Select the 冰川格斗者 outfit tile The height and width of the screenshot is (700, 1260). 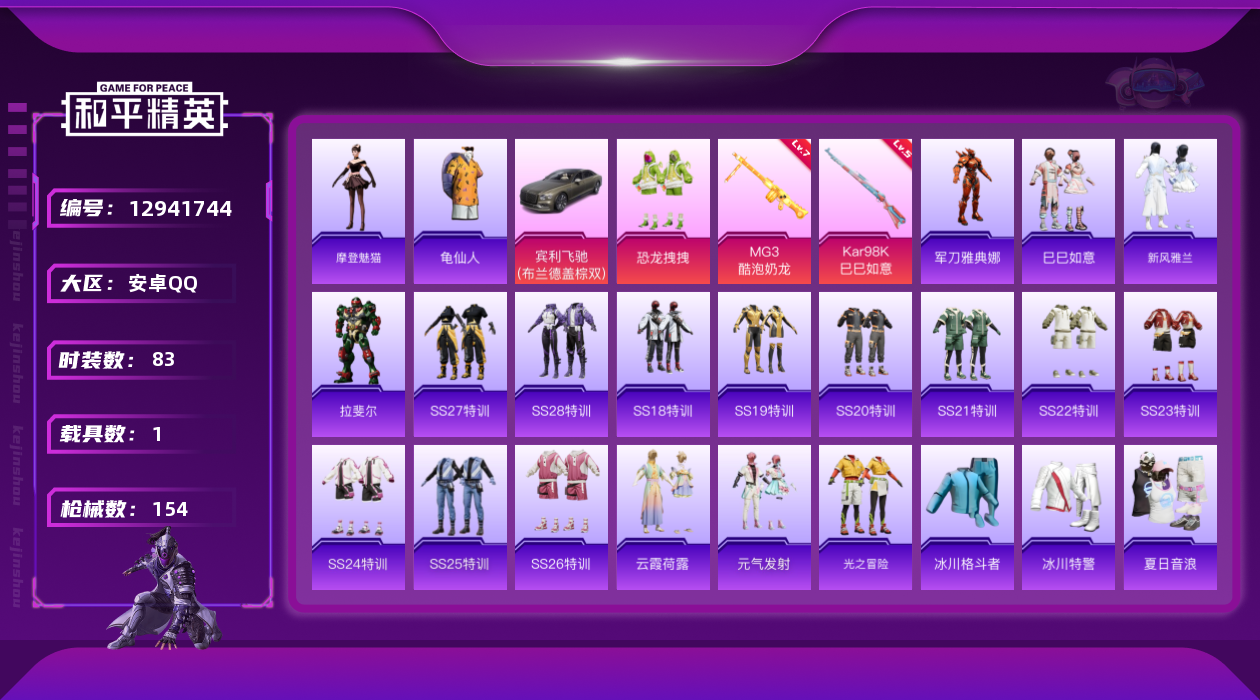967,516
